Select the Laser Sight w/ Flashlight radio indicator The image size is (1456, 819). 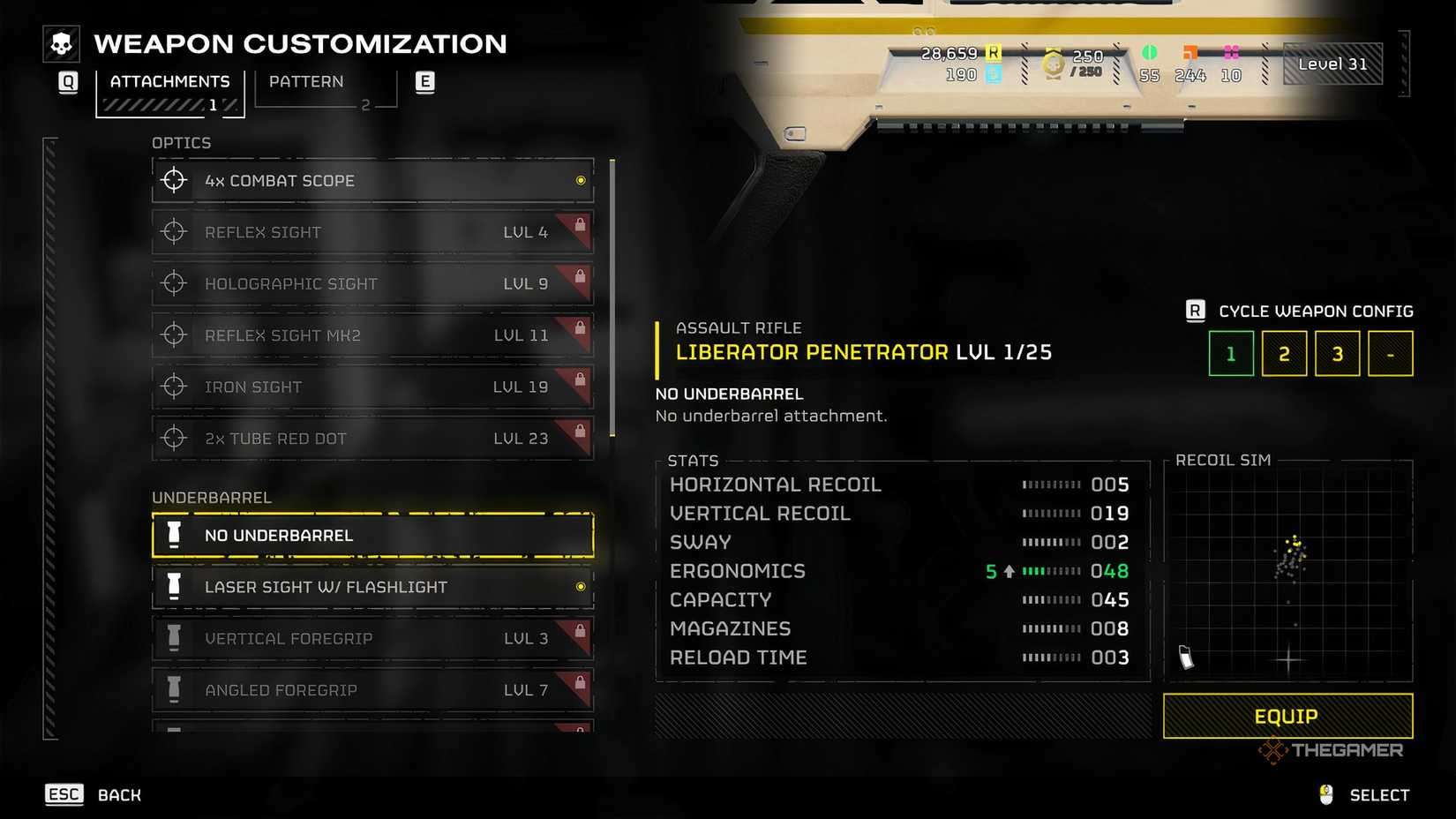580,584
